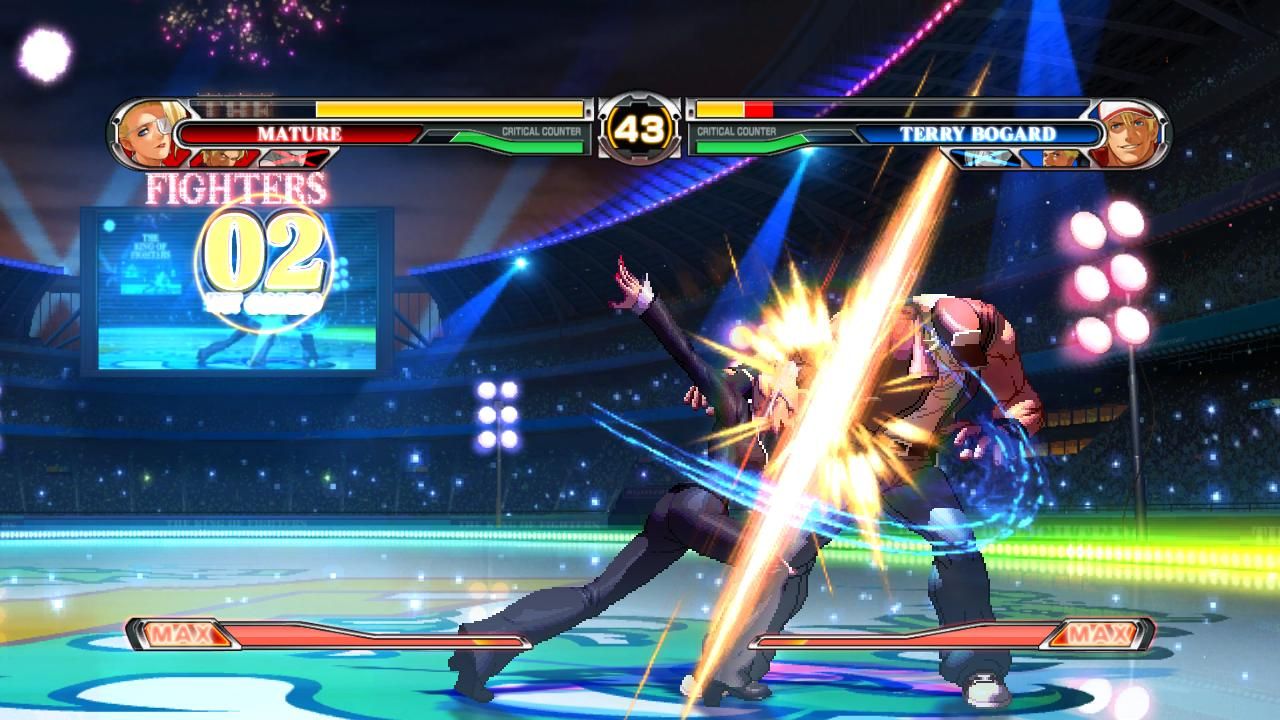The height and width of the screenshot is (720, 1280).
Task: Select Mature's character portrait
Action: click(x=145, y=131)
